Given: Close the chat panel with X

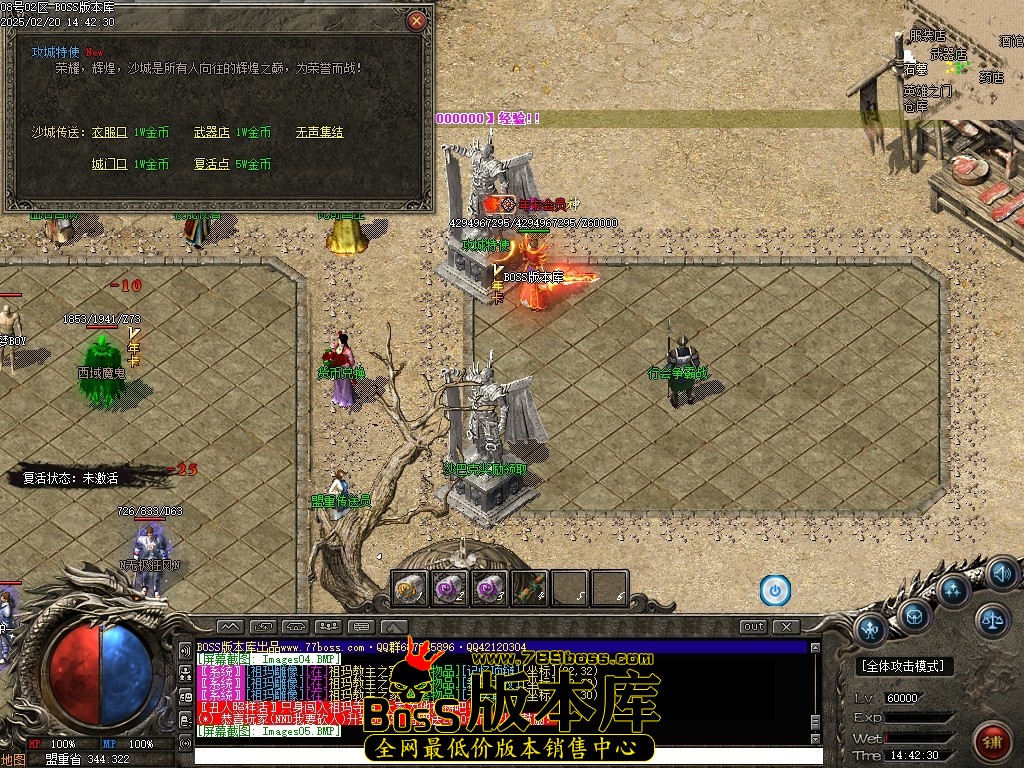Looking at the screenshot, I should click(786, 627).
